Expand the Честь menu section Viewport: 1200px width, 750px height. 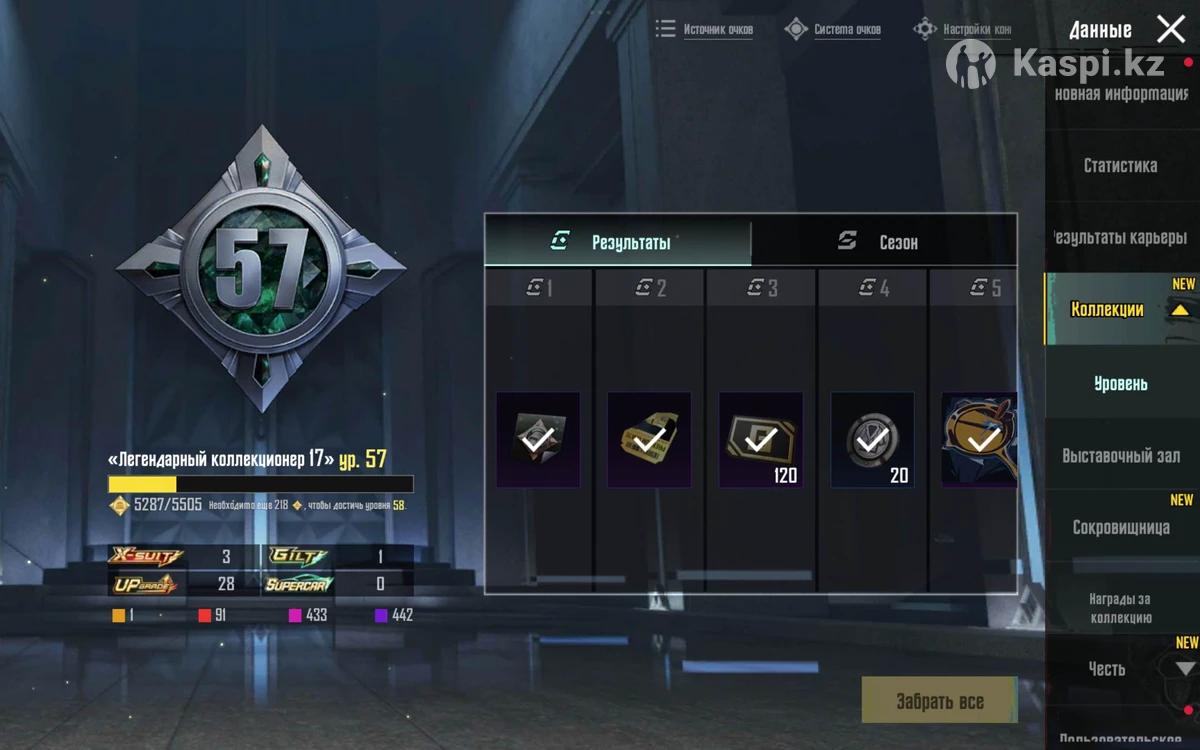click(1185, 668)
